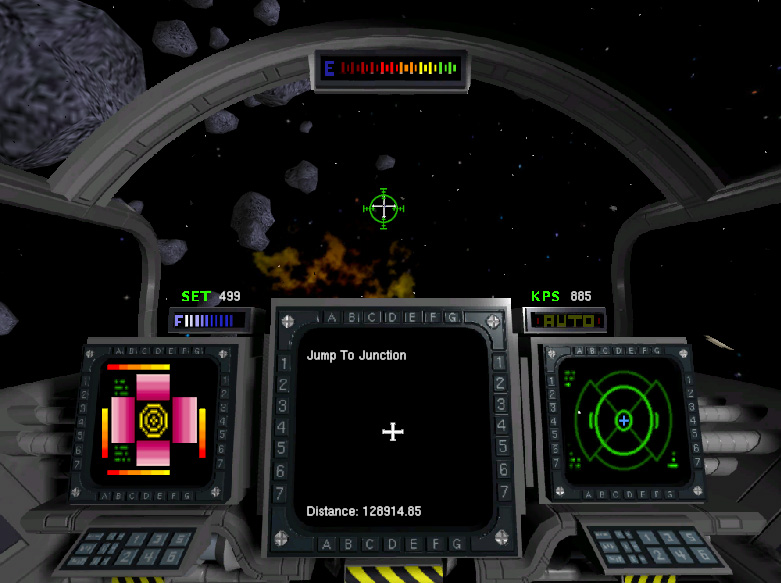Click the green circular radar display
Image resolution: width=781 pixels, height=583 pixels.
point(624,421)
